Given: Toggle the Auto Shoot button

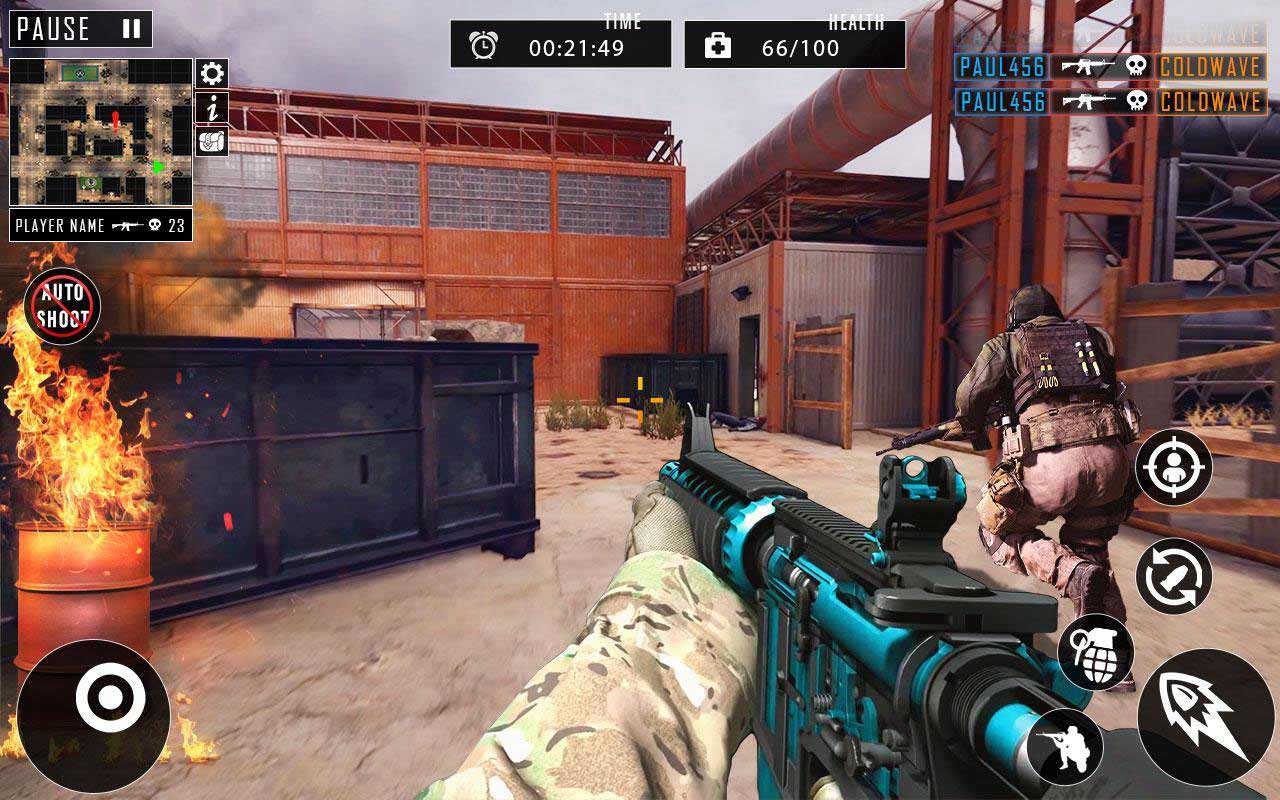Looking at the screenshot, I should tap(63, 306).
